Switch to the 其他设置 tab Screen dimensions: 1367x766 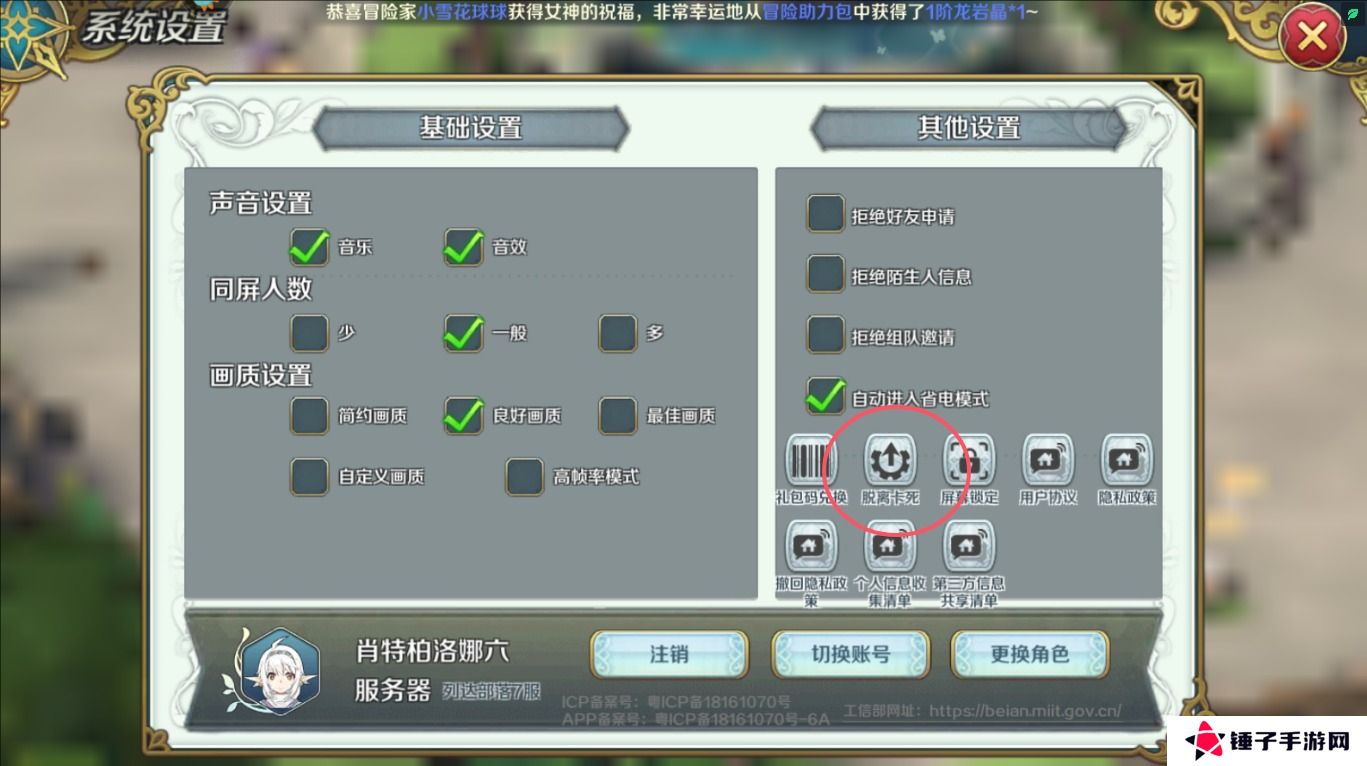tap(968, 128)
